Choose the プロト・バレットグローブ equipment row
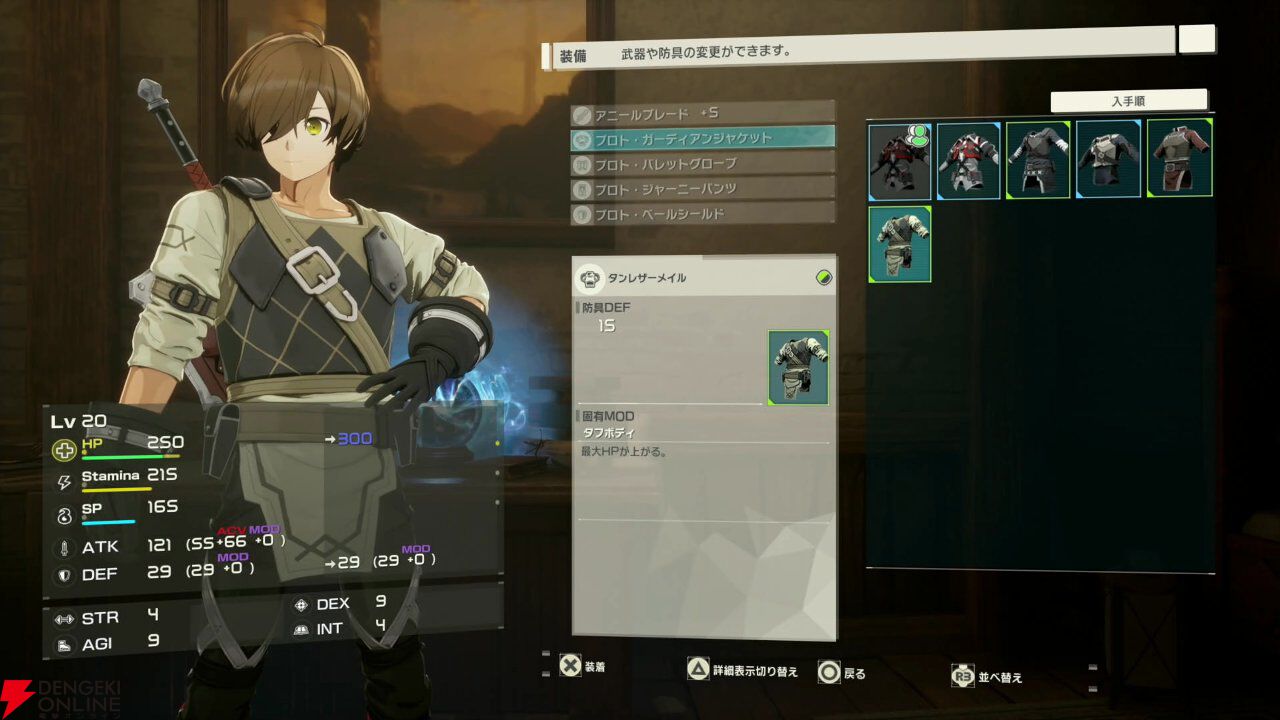1280x720 pixels. click(702, 163)
